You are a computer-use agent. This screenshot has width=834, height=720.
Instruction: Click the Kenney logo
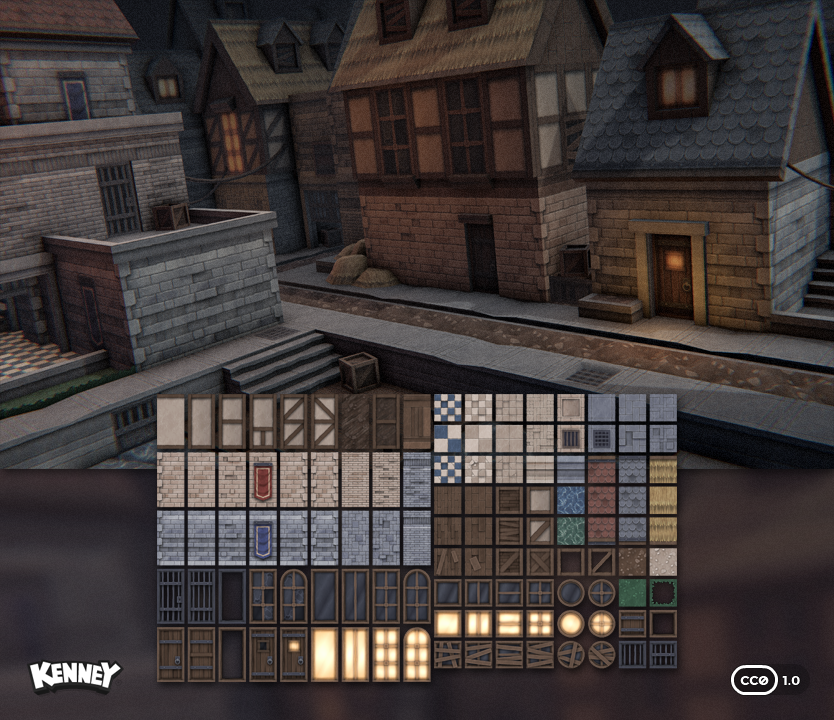coord(75,676)
